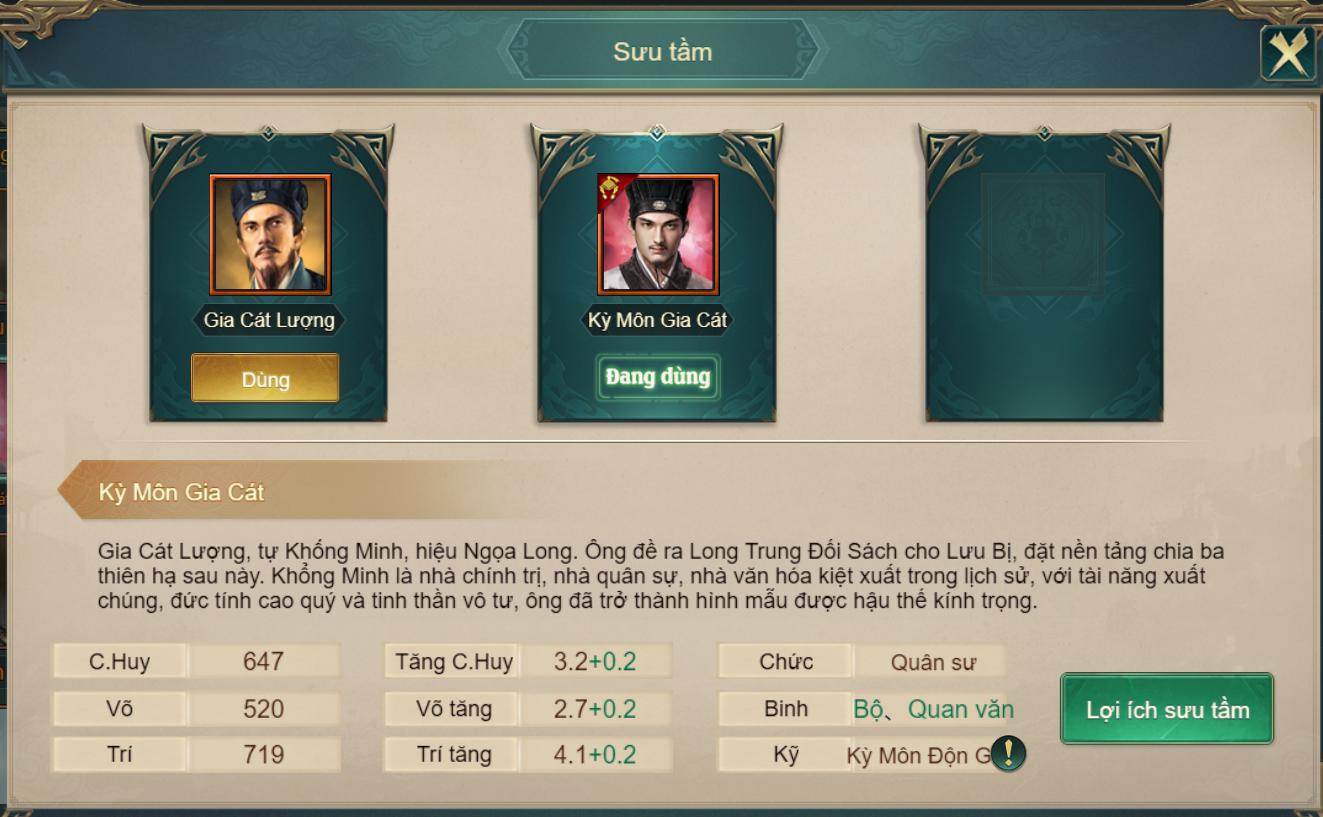Image resolution: width=1323 pixels, height=817 pixels.
Task: Select the Kỳ Môn Gia Cát portrait
Action: pos(657,235)
